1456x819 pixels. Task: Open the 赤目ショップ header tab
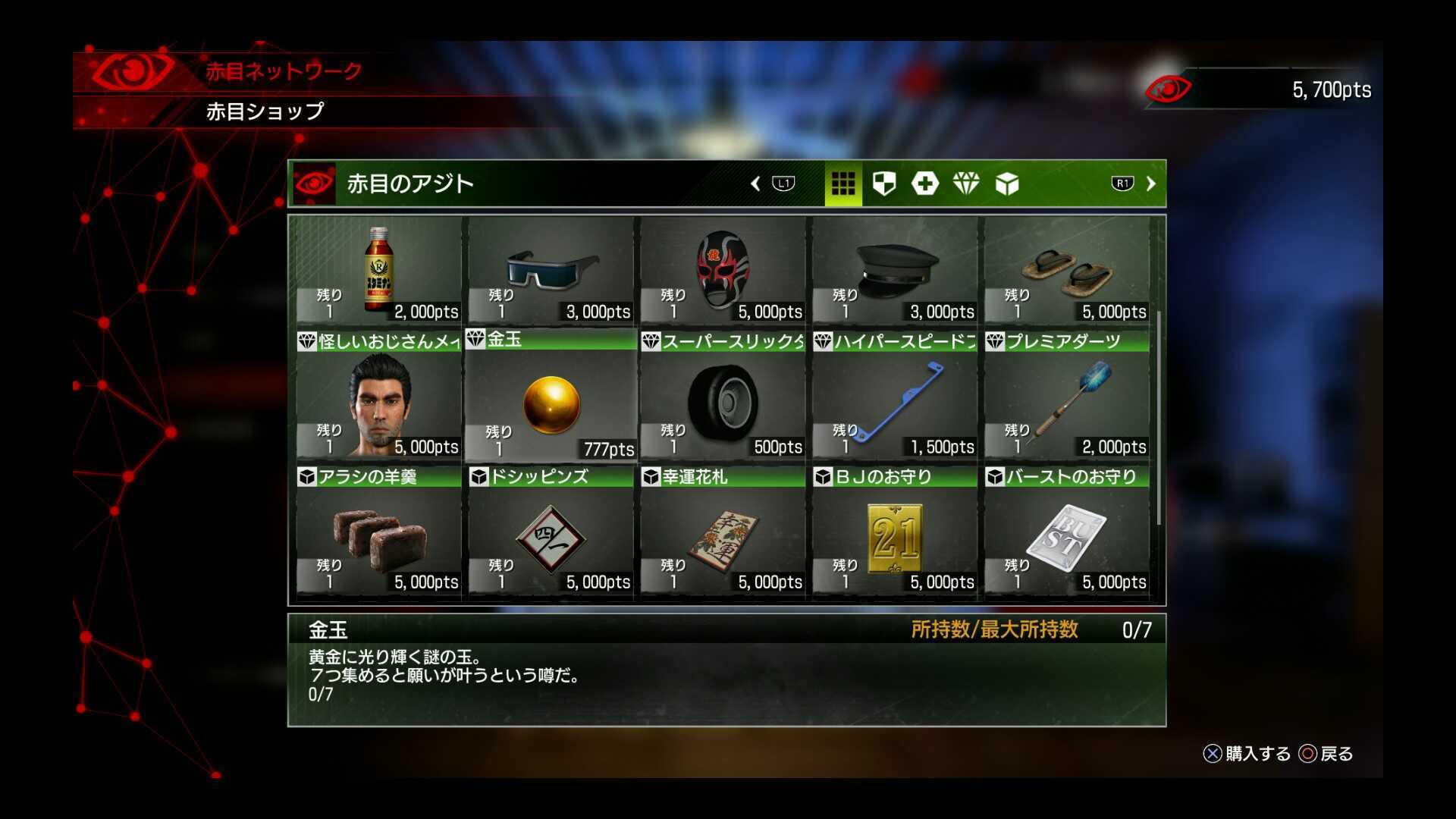pos(265,112)
